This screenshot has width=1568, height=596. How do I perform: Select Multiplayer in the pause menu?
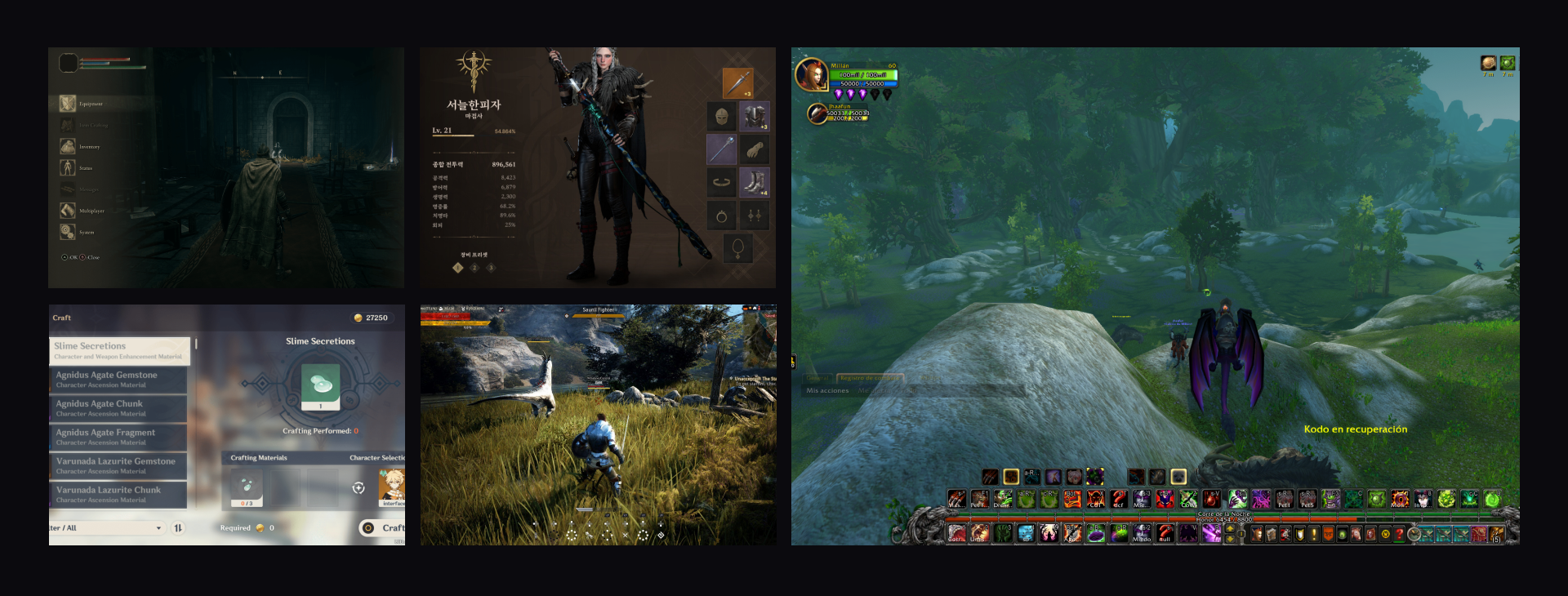[x=68, y=211]
